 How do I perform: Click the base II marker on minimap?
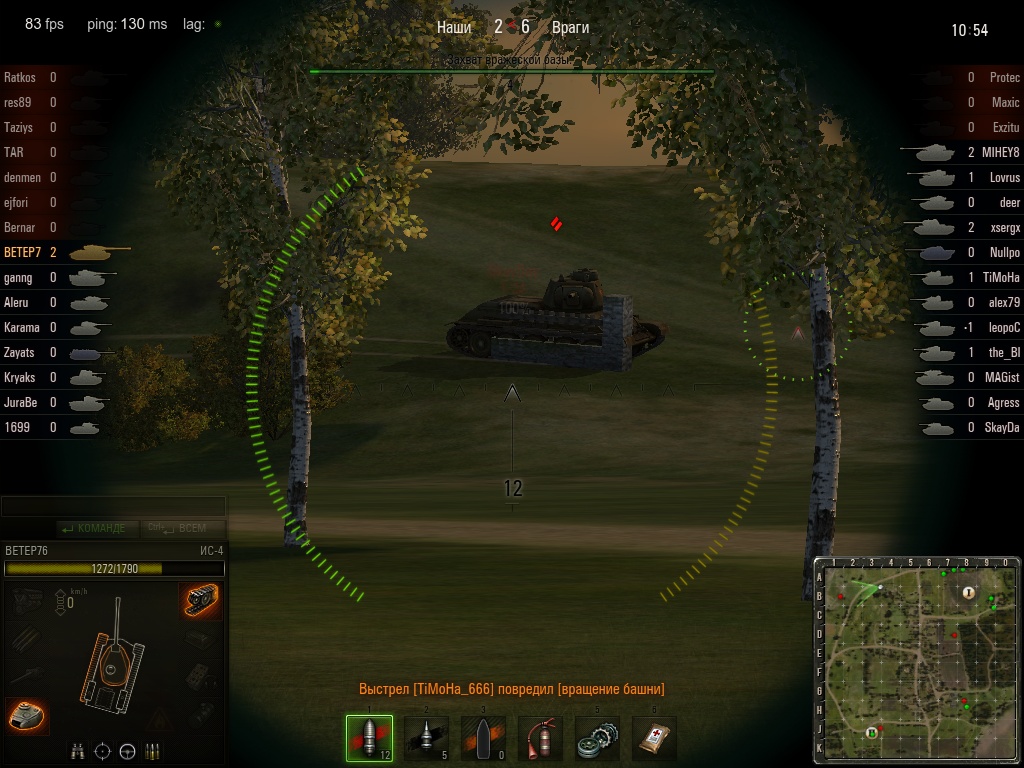pos(871,732)
